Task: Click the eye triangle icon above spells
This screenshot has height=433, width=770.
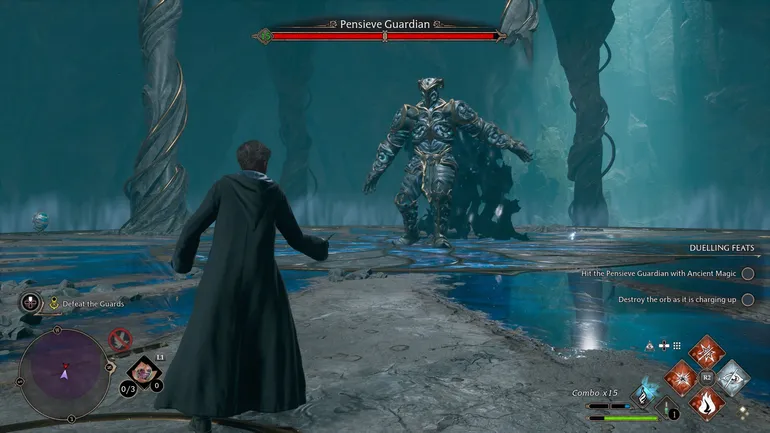Action: 650,345
